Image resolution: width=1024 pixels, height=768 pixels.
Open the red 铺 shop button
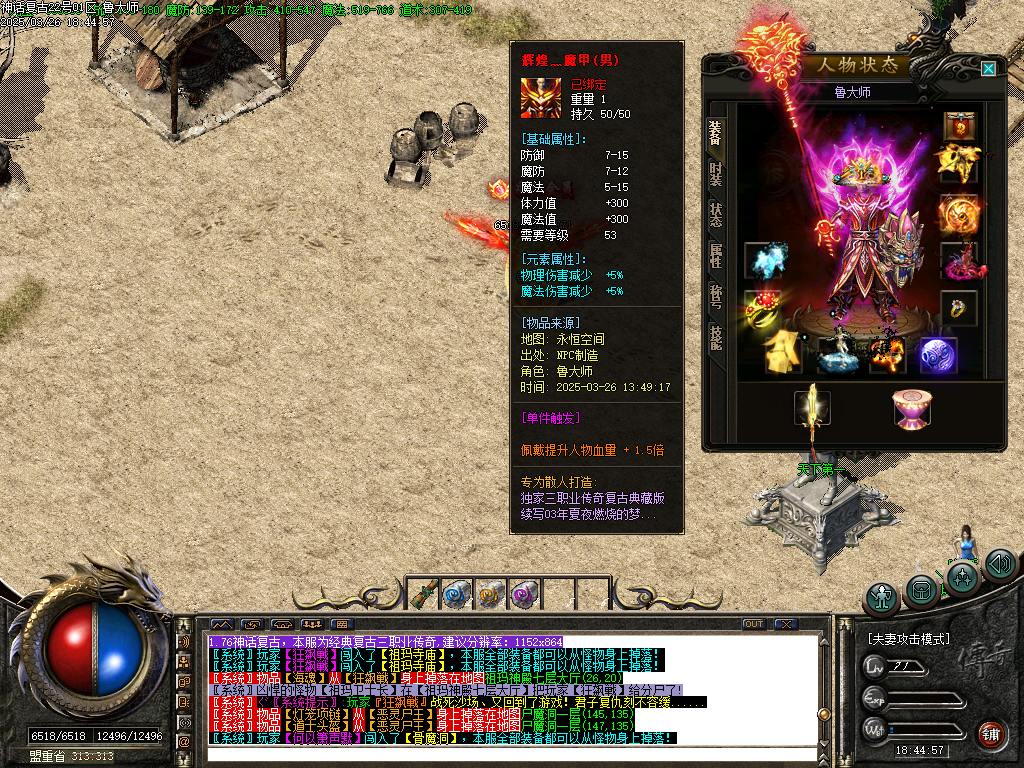click(x=991, y=735)
